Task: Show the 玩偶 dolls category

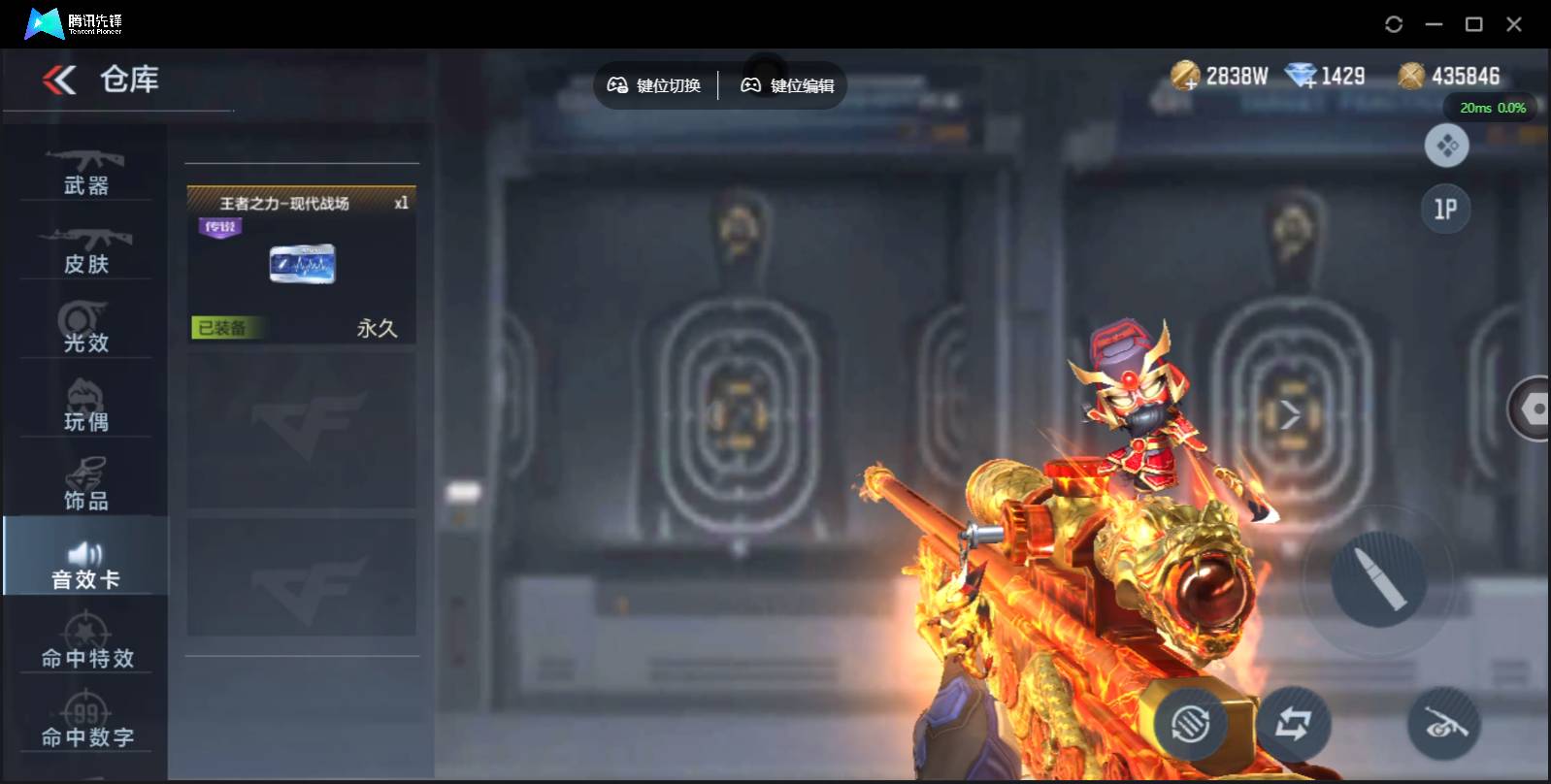Action: click(86, 408)
